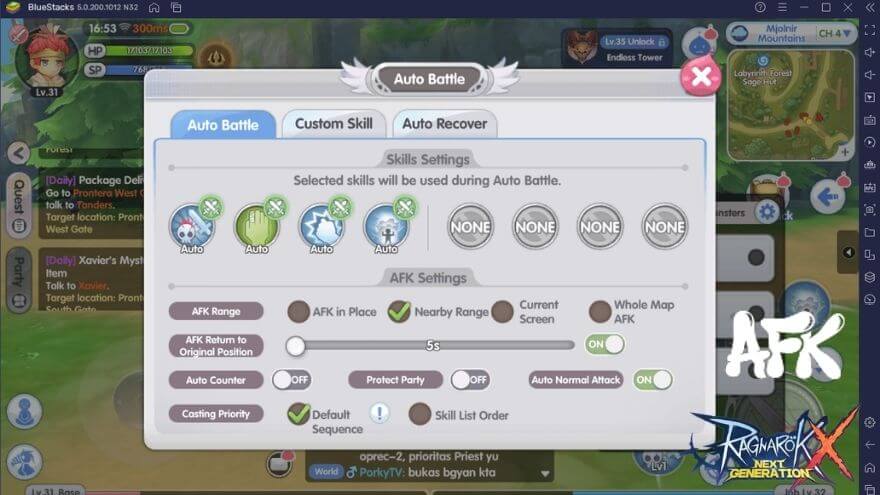Close the Auto Battle window
Viewport: 880px width, 495px height.
pyautogui.click(x=700, y=77)
